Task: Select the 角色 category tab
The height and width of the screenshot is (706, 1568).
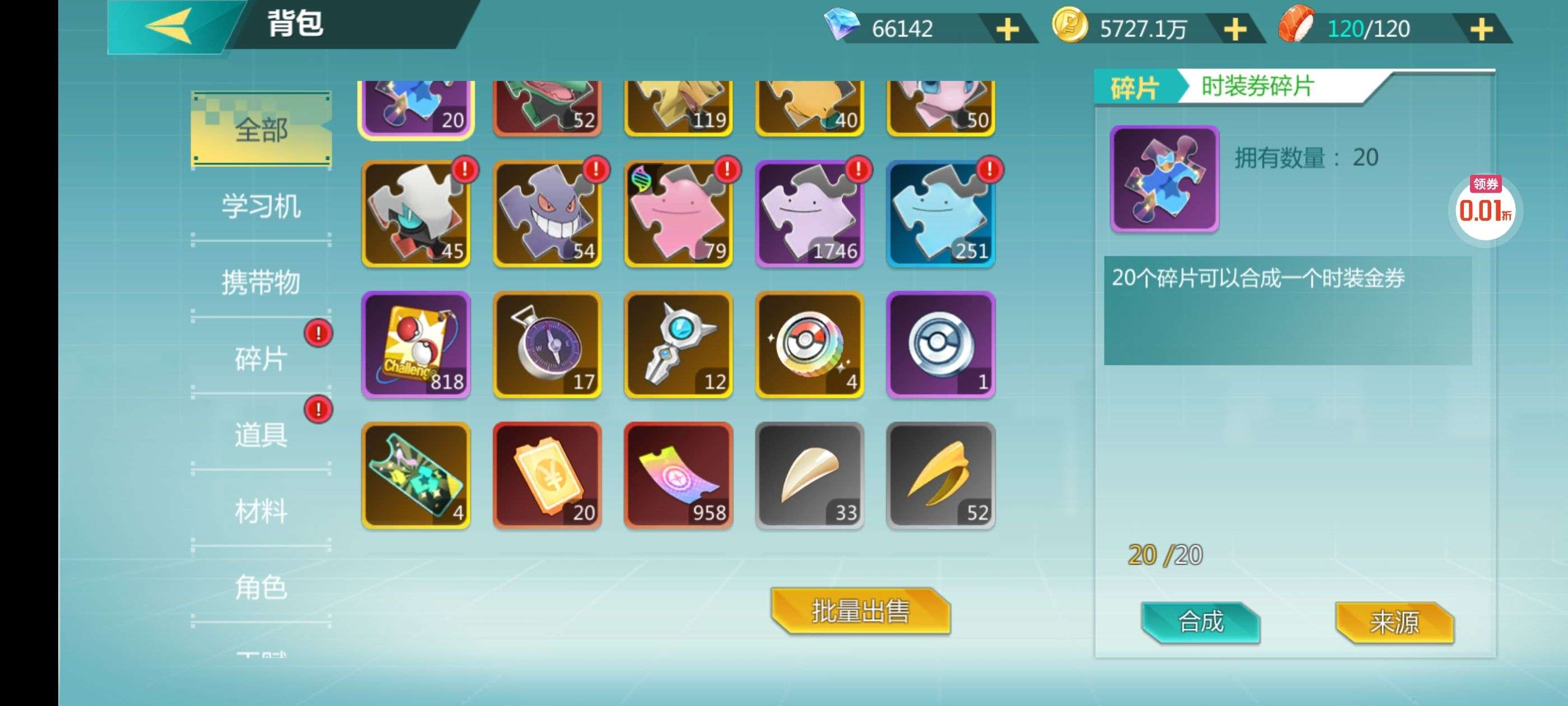Action: [x=261, y=587]
